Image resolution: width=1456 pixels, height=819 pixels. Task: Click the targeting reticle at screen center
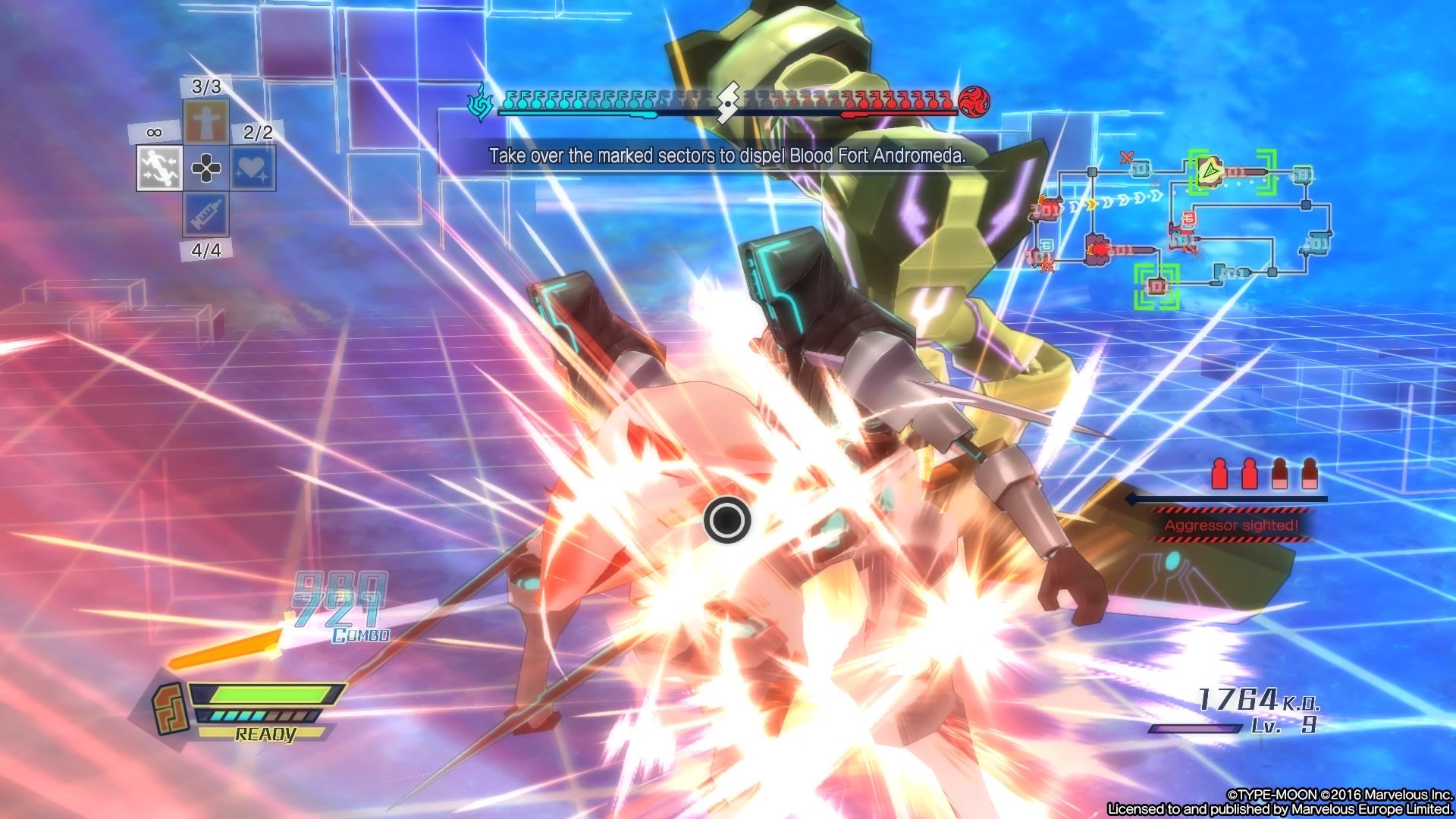point(726,520)
